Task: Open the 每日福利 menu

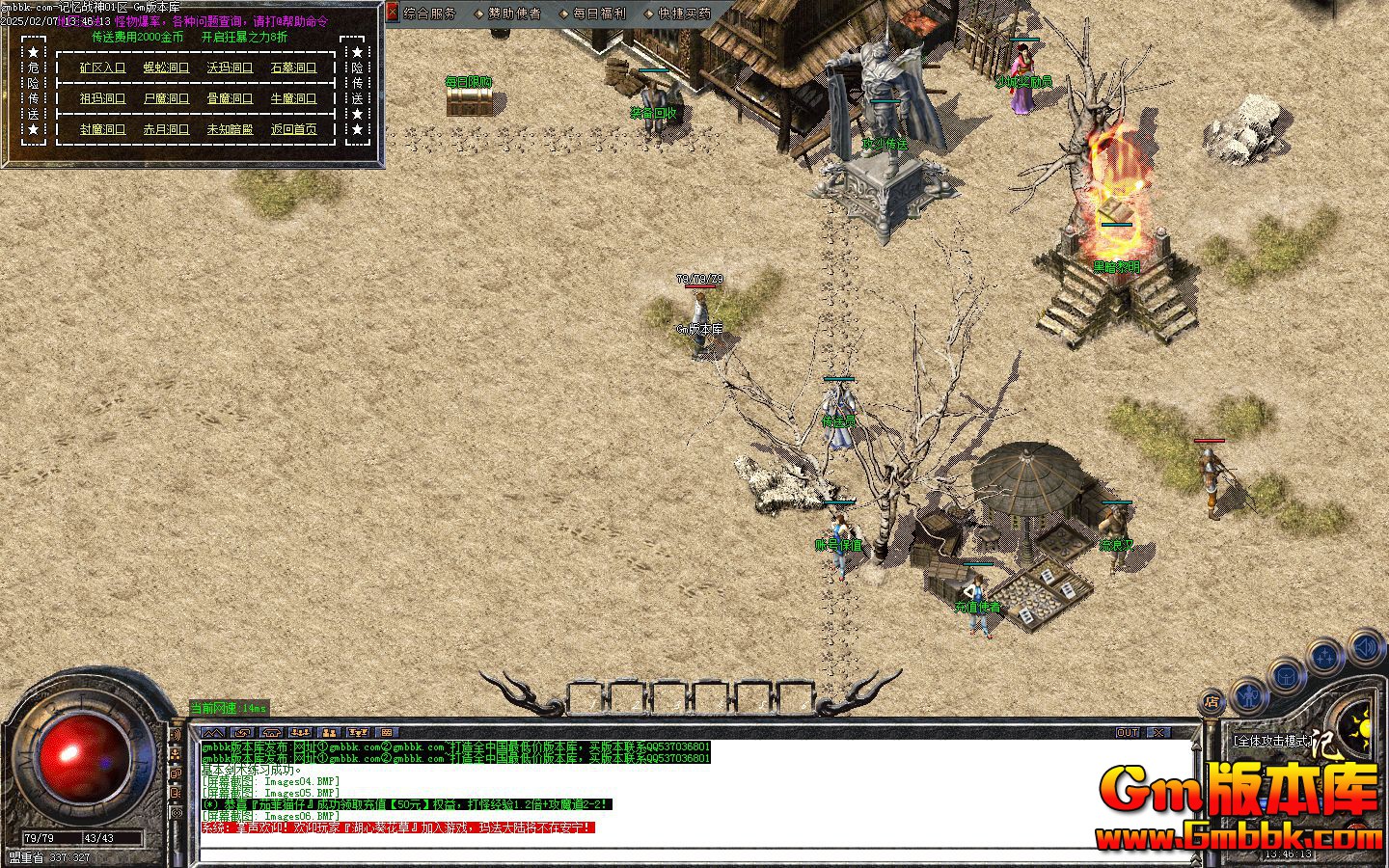Action: (x=599, y=14)
